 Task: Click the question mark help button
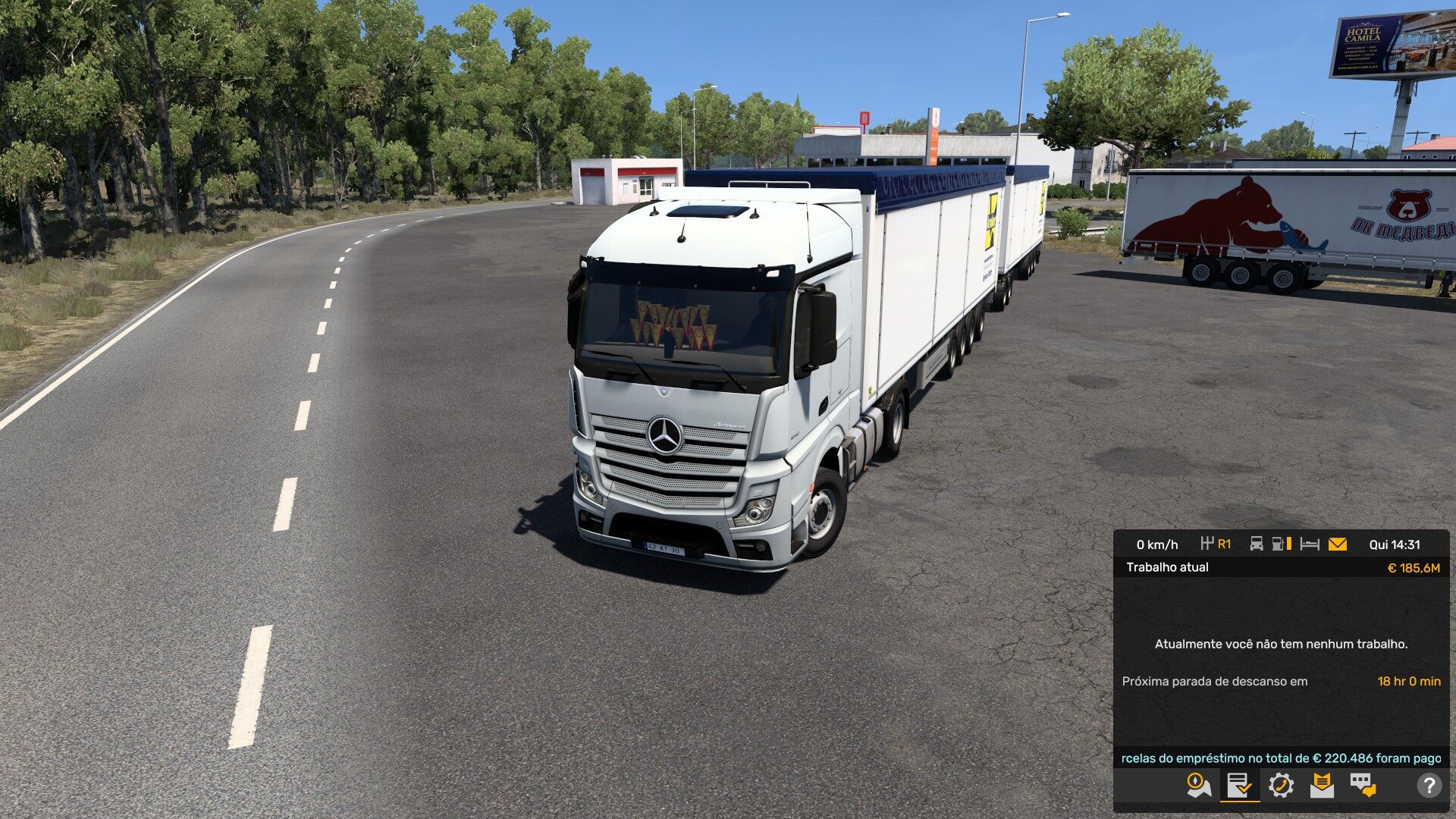pos(1429,786)
